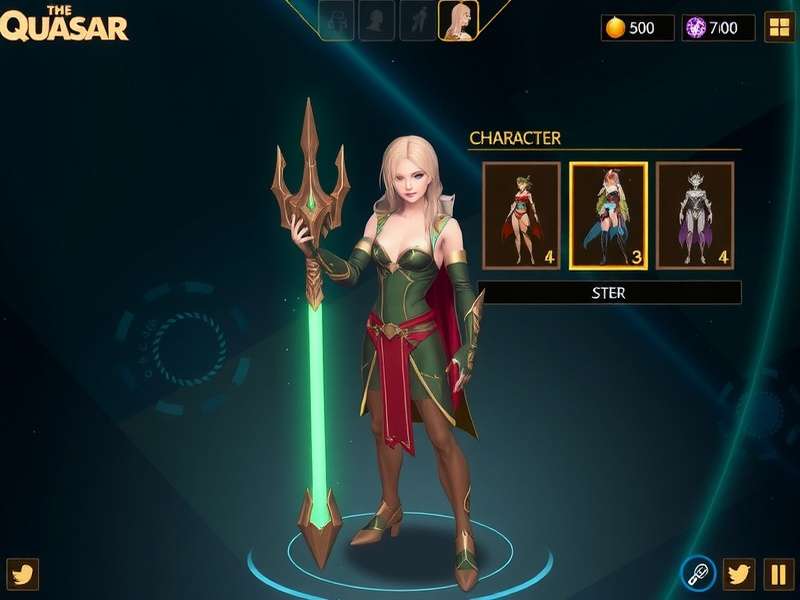The width and height of the screenshot is (800, 600).
Task: Open Twitter button beside the pause button
Action: click(x=739, y=574)
